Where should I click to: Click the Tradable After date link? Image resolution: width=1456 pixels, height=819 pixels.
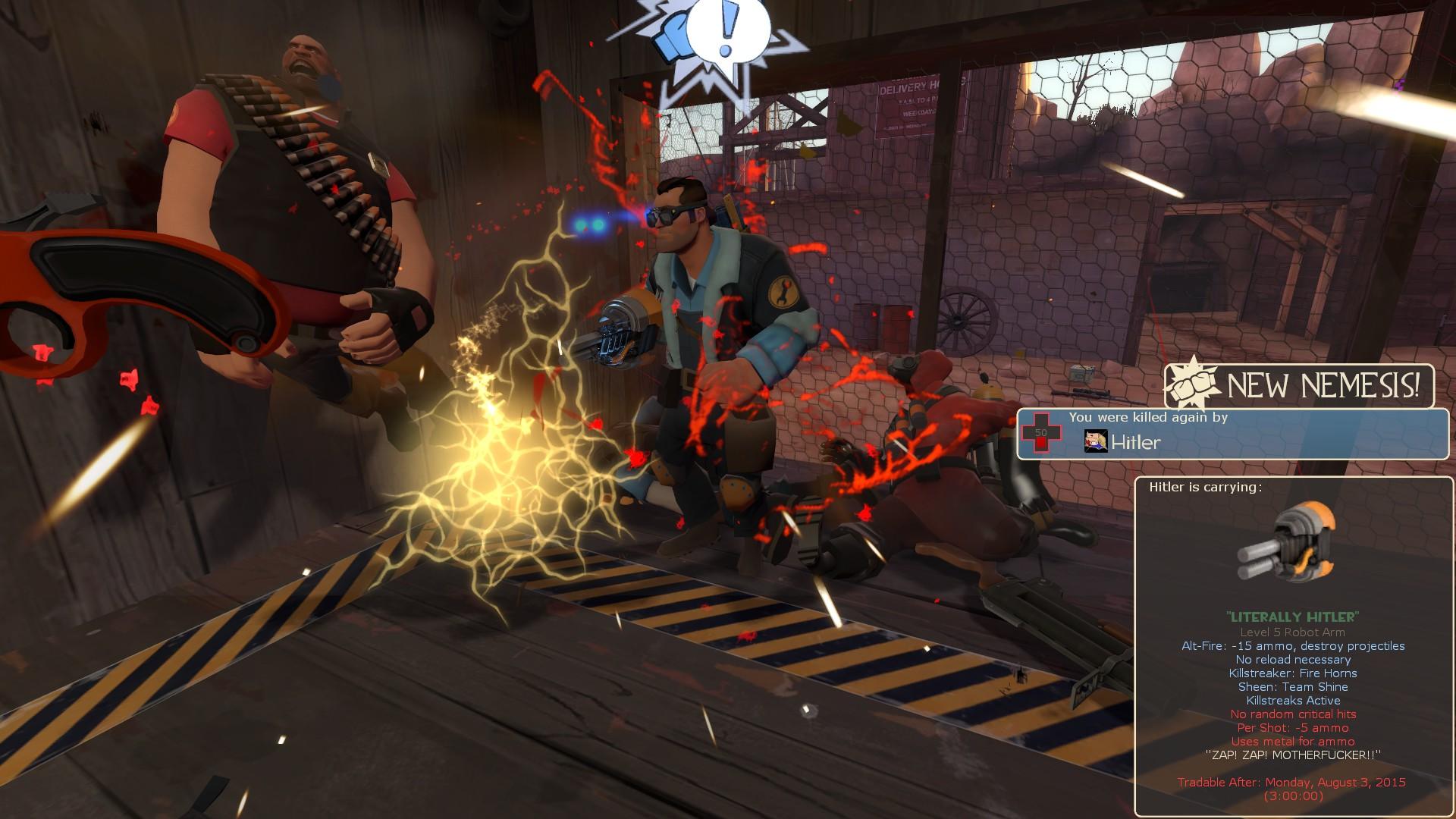click(1291, 780)
